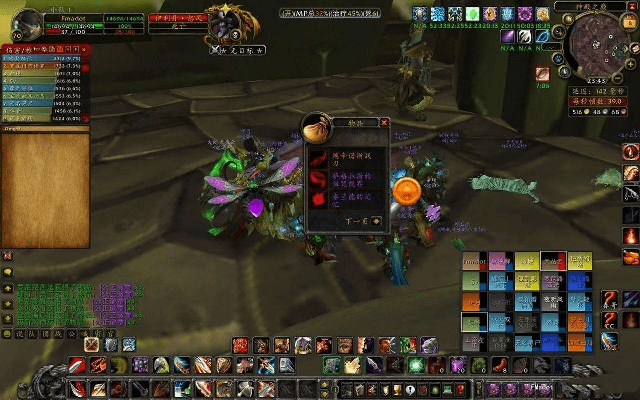Go to the next loot page
Image resolution: width=640 pixels, height=400 pixels.
[x=376, y=221]
